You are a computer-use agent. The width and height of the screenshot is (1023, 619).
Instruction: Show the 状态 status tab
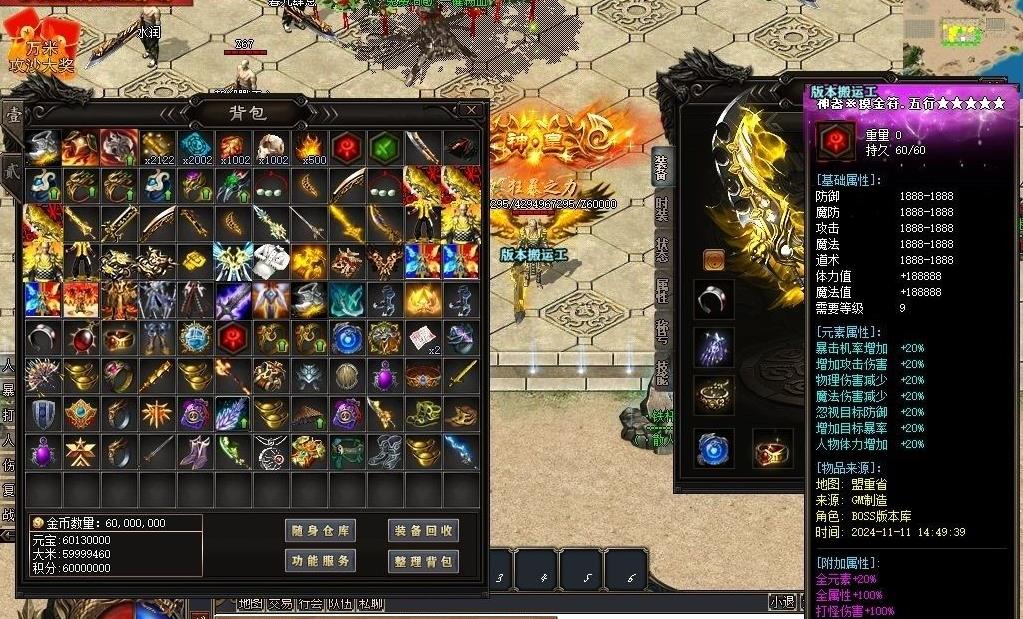pos(661,250)
